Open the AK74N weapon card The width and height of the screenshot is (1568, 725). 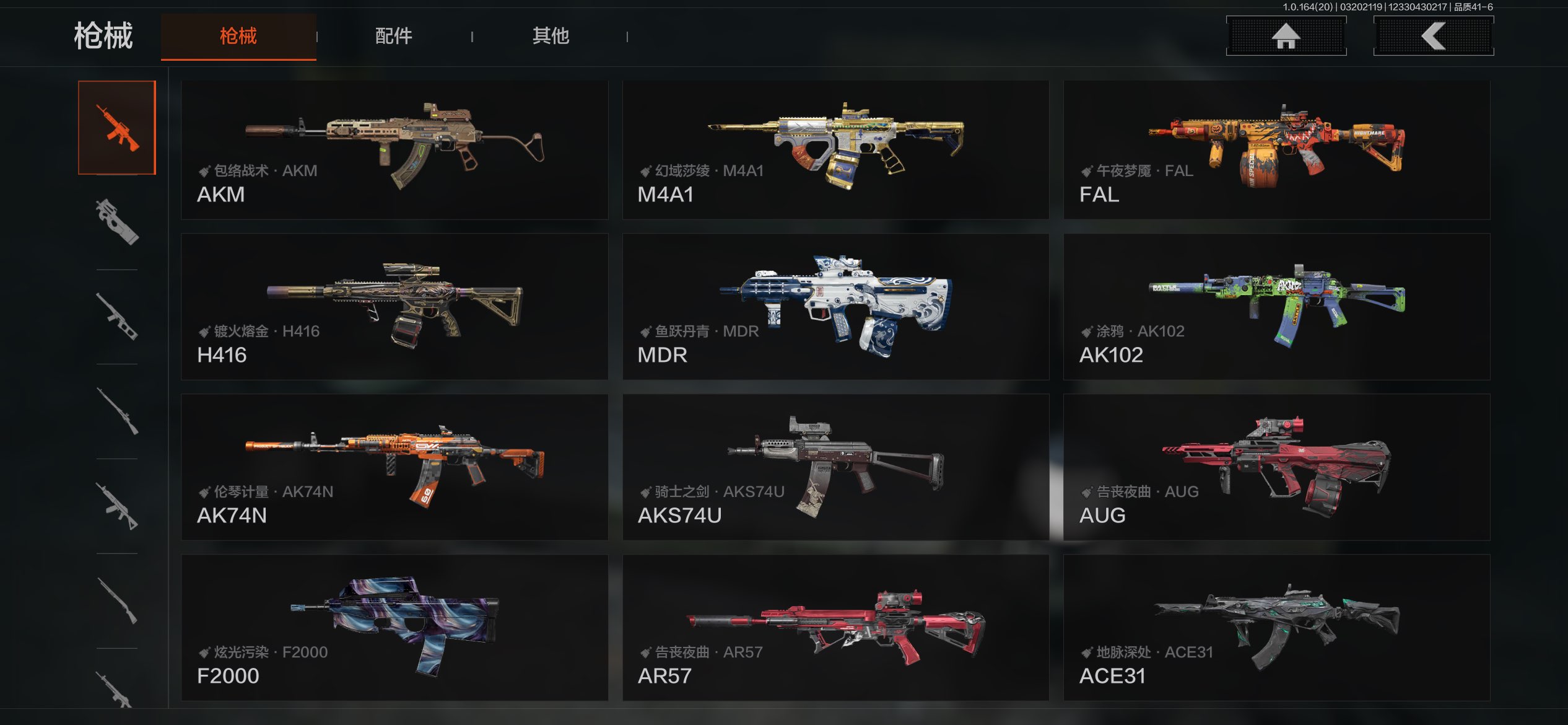(x=394, y=467)
